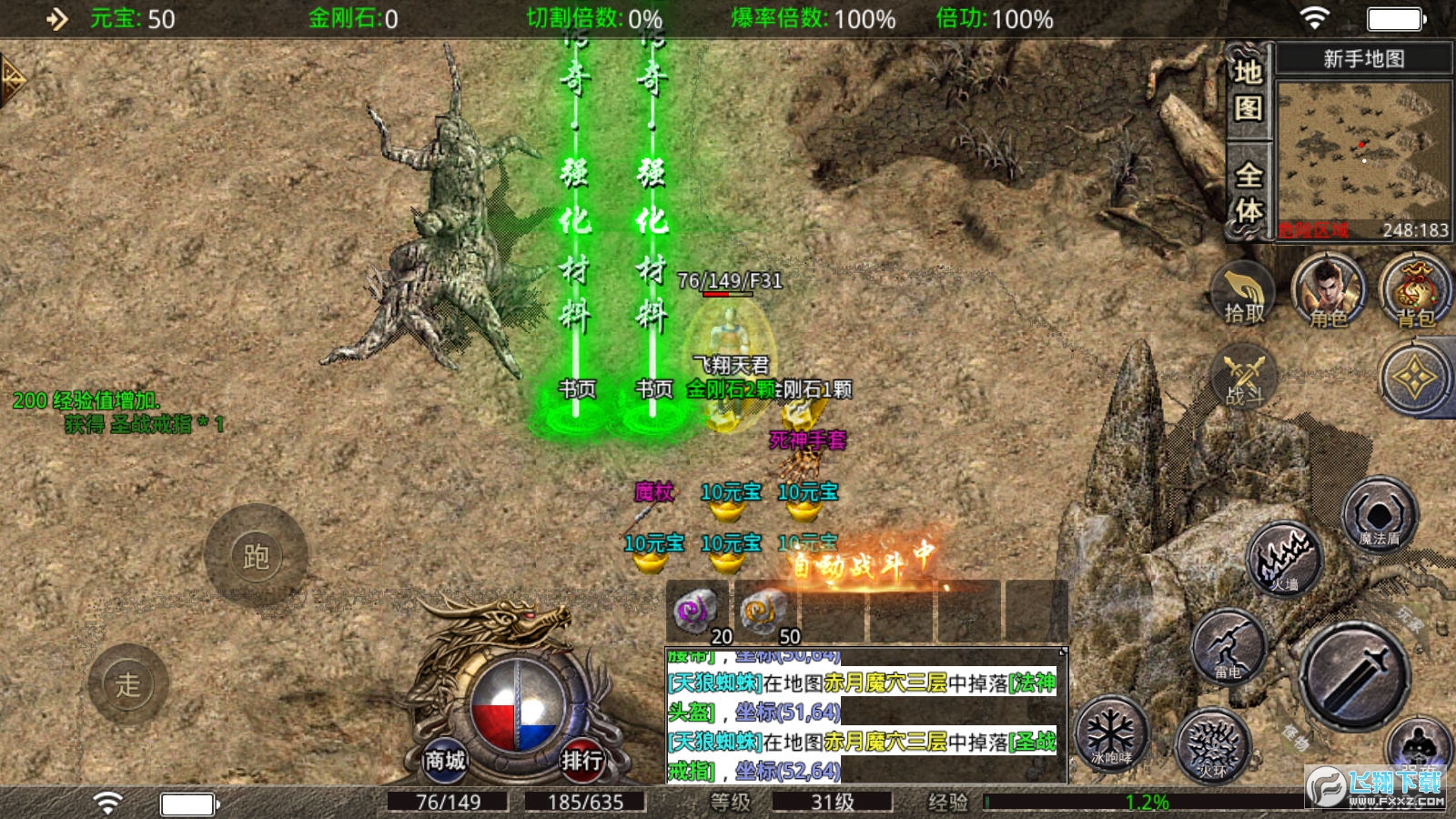Select the 走 walk button
The width and height of the screenshot is (1456, 819).
click(128, 683)
